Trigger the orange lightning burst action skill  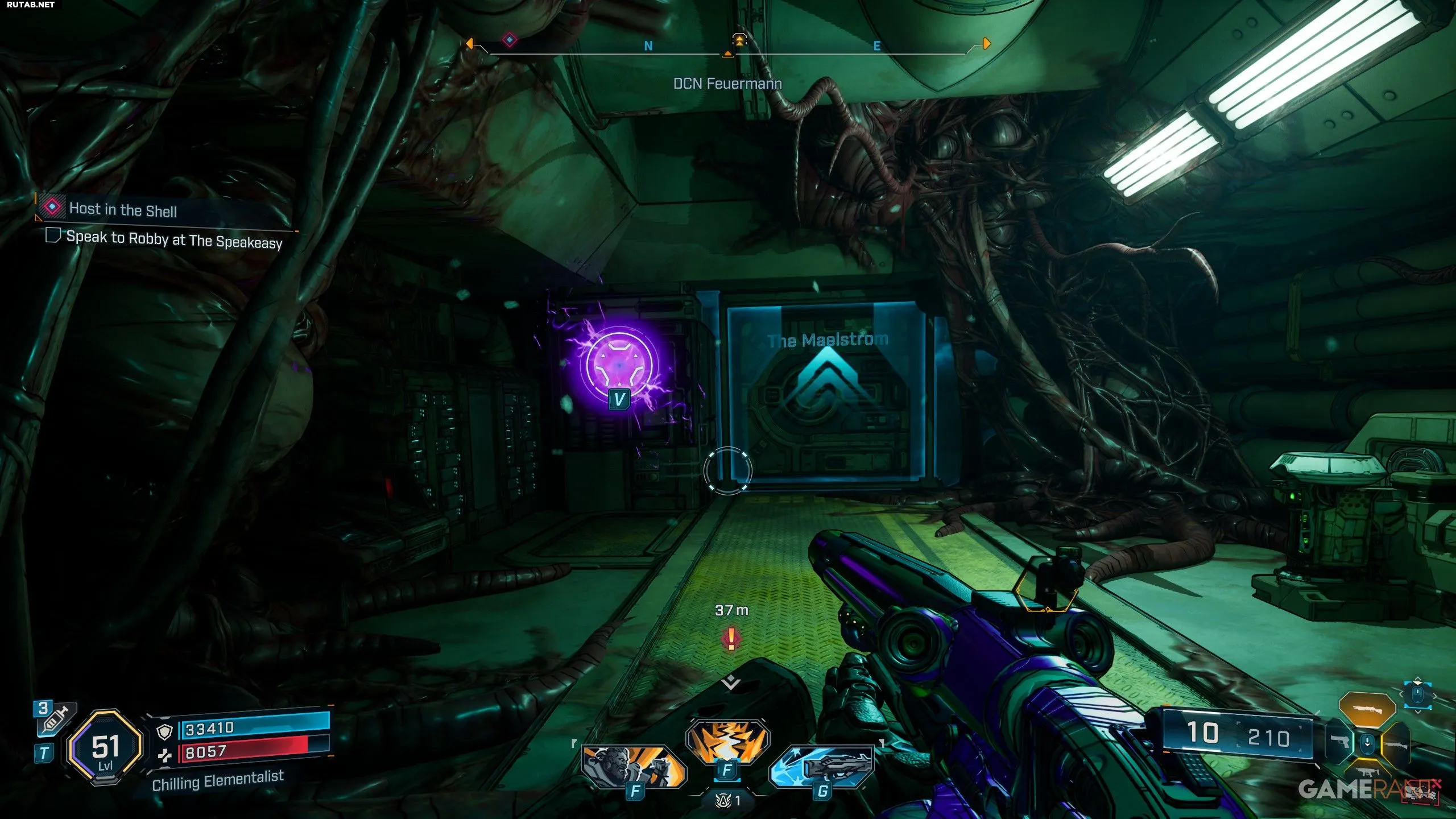click(x=727, y=741)
